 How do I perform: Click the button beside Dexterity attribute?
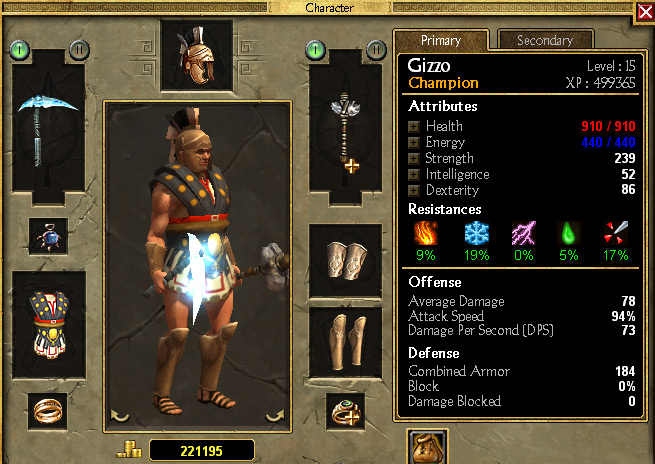(x=414, y=191)
